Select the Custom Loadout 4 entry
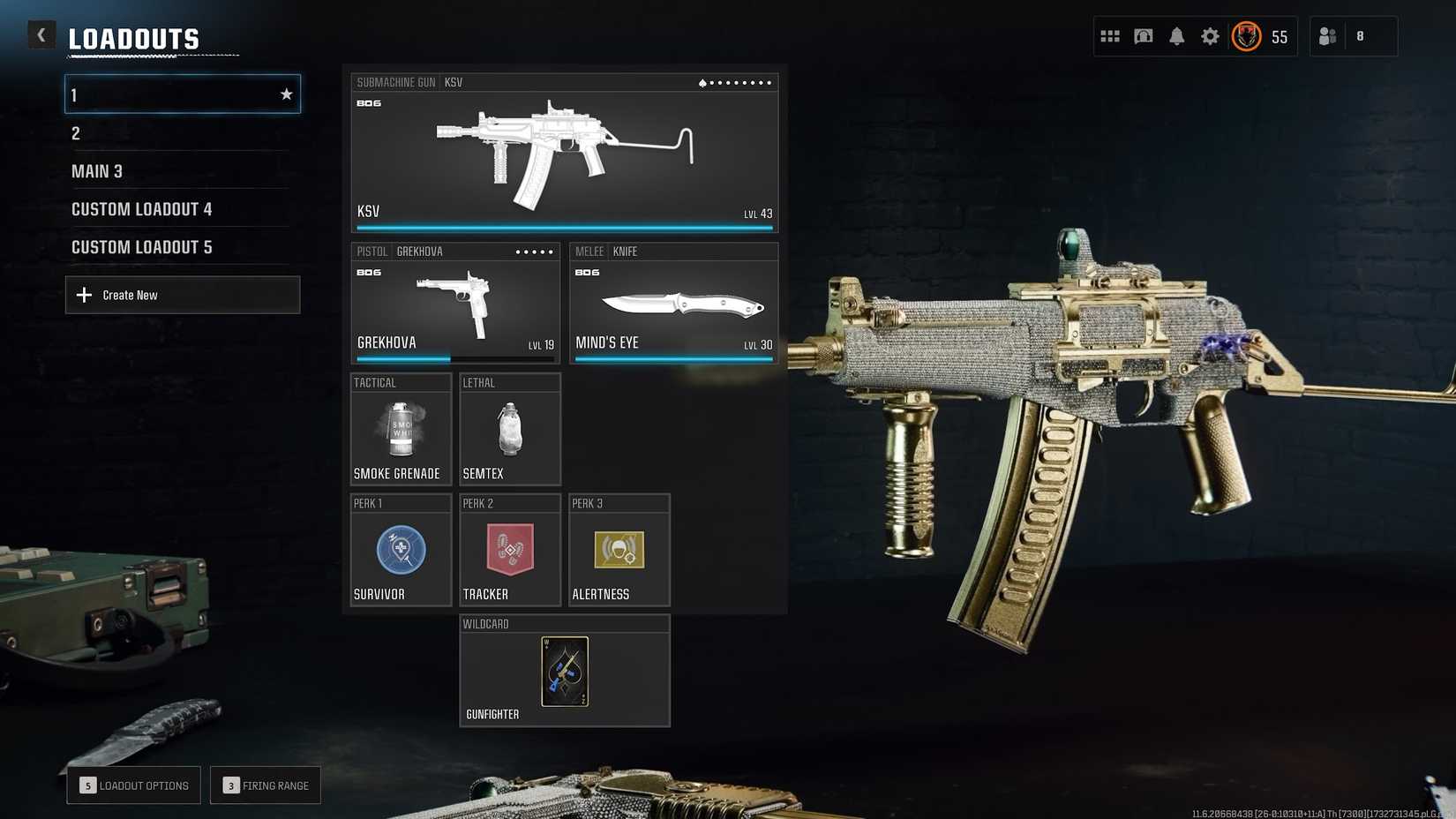 click(141, 209)
